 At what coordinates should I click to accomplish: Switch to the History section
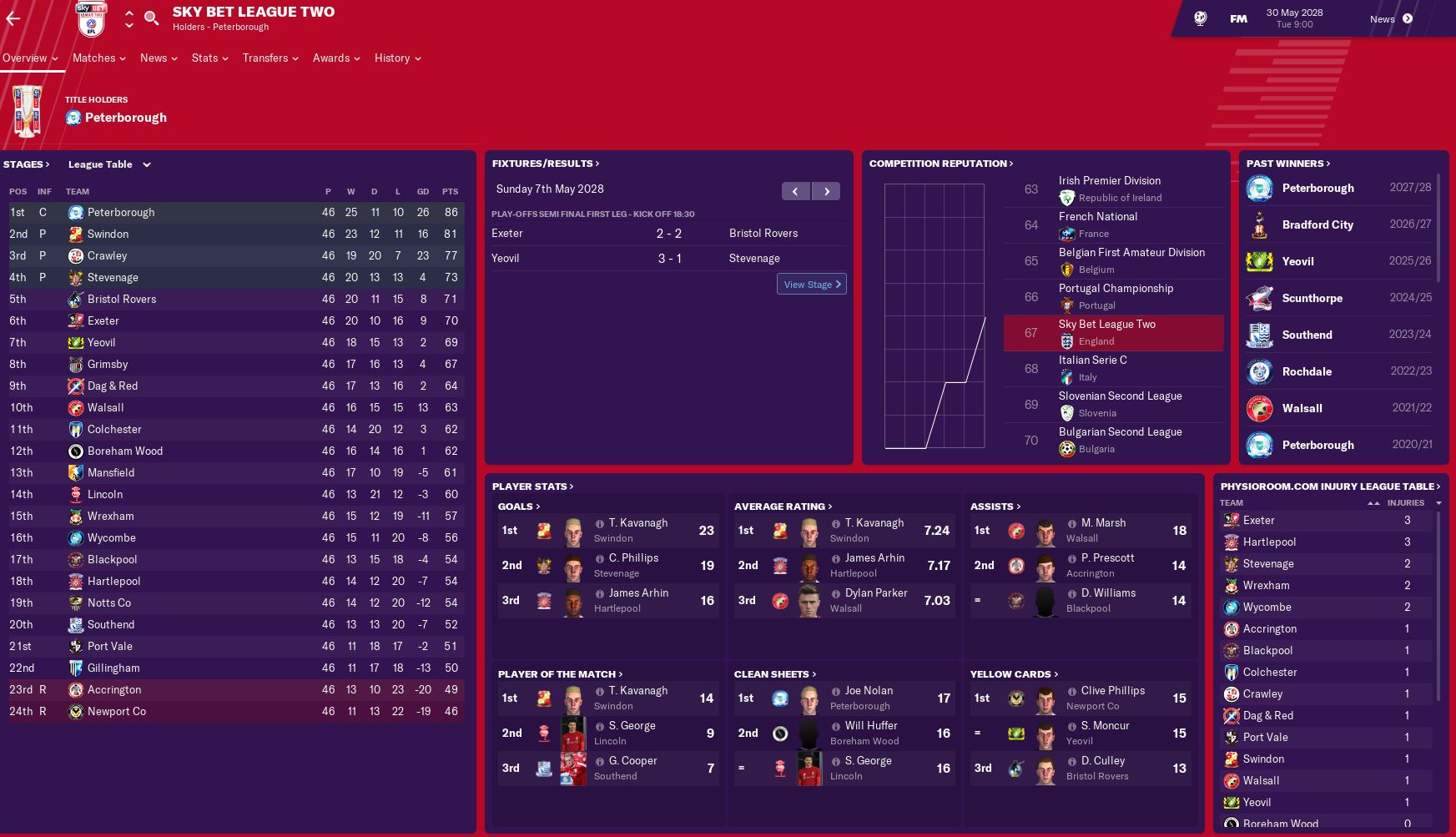click(x=392, y=58)
